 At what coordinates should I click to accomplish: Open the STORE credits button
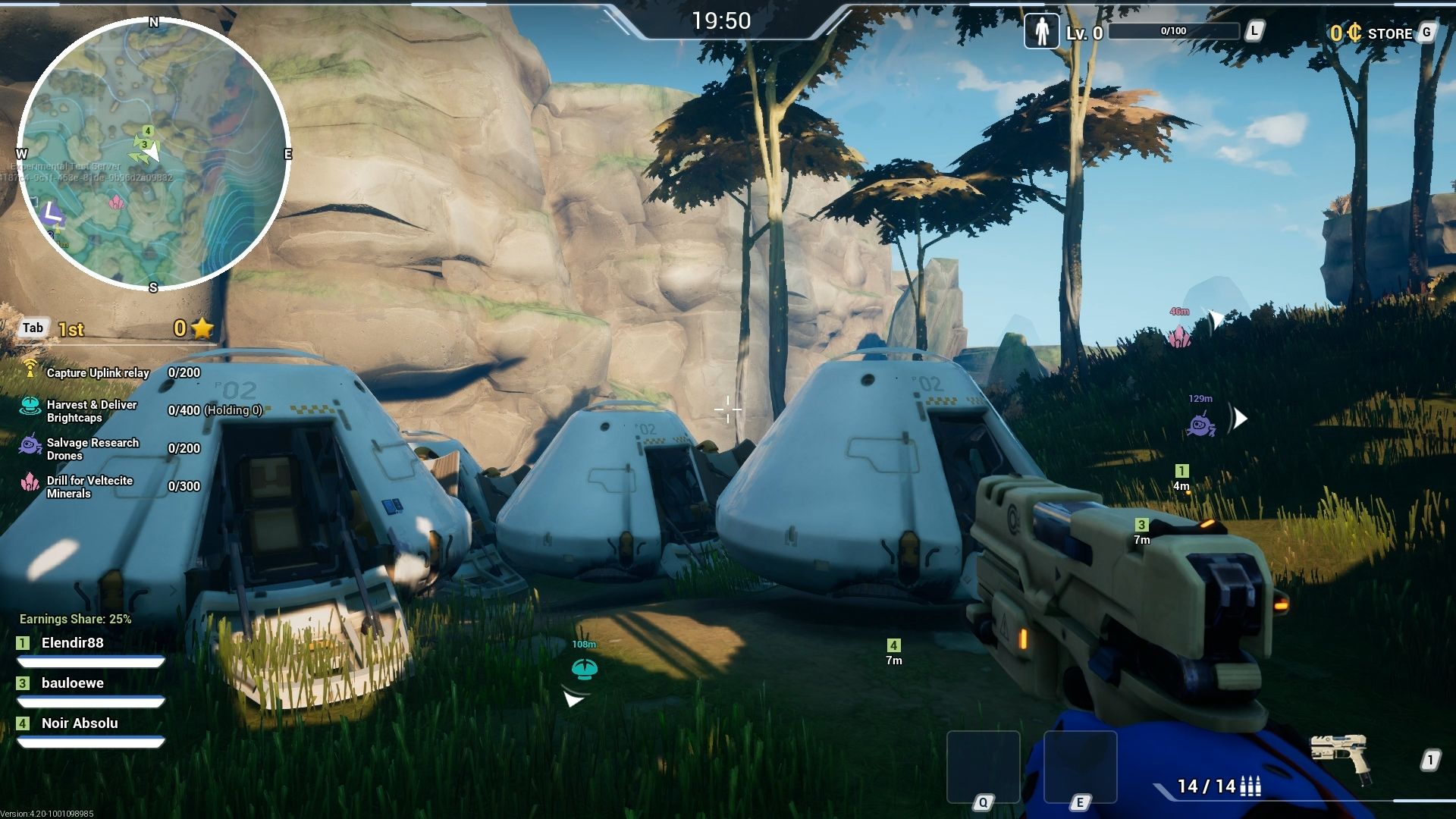pyautogui.click(x=1380, y=33)
